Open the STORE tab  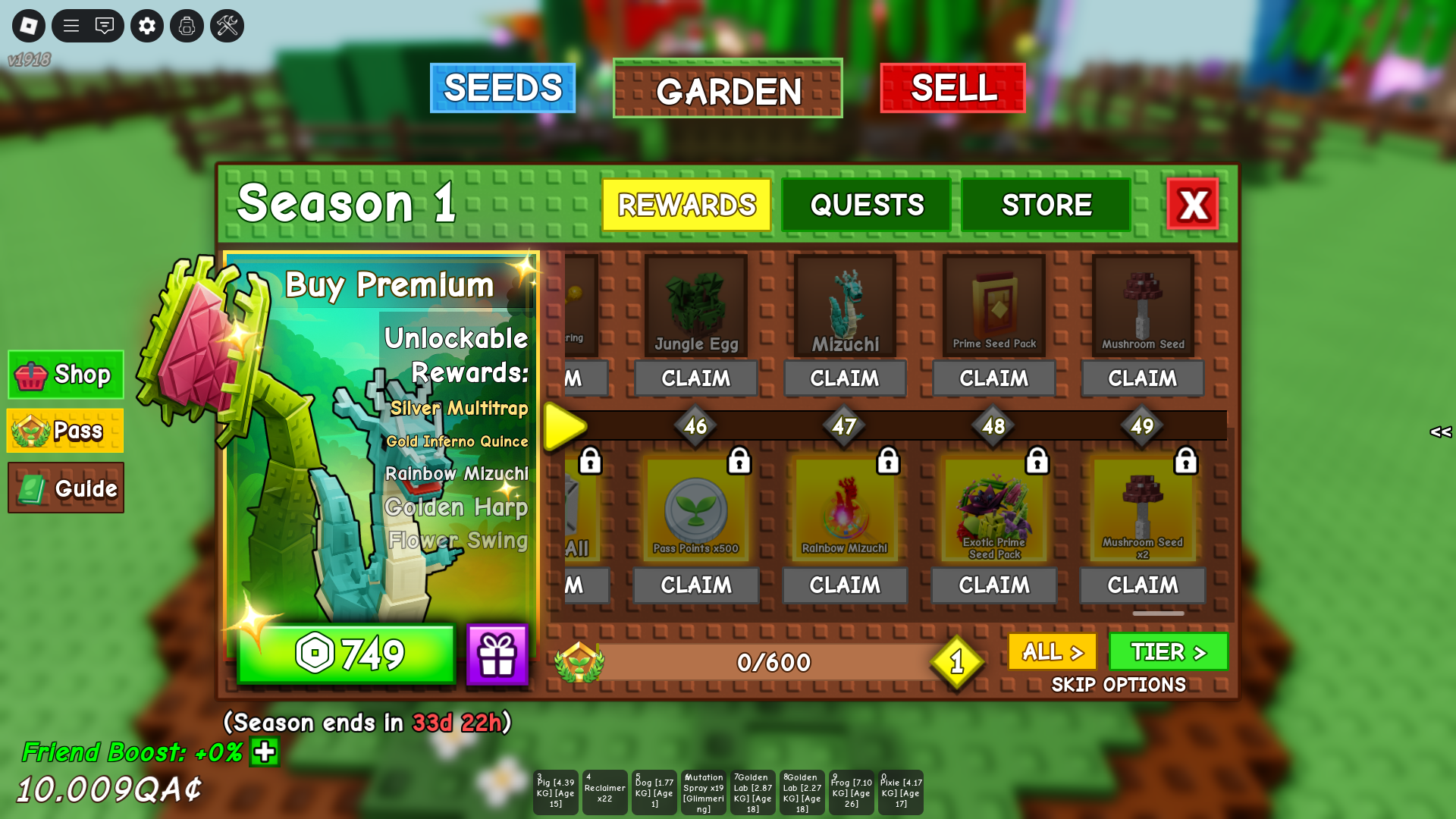click(1046, 205)
